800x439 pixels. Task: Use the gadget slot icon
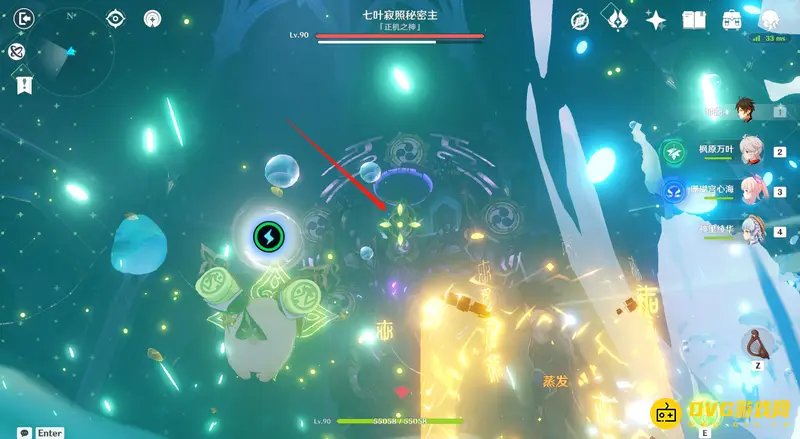pyautogui.click(x=758, y=344)
